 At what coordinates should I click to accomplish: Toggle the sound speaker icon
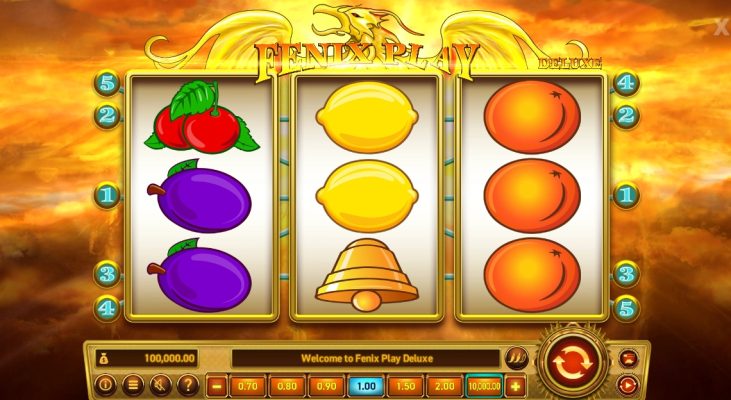(159, 384)
